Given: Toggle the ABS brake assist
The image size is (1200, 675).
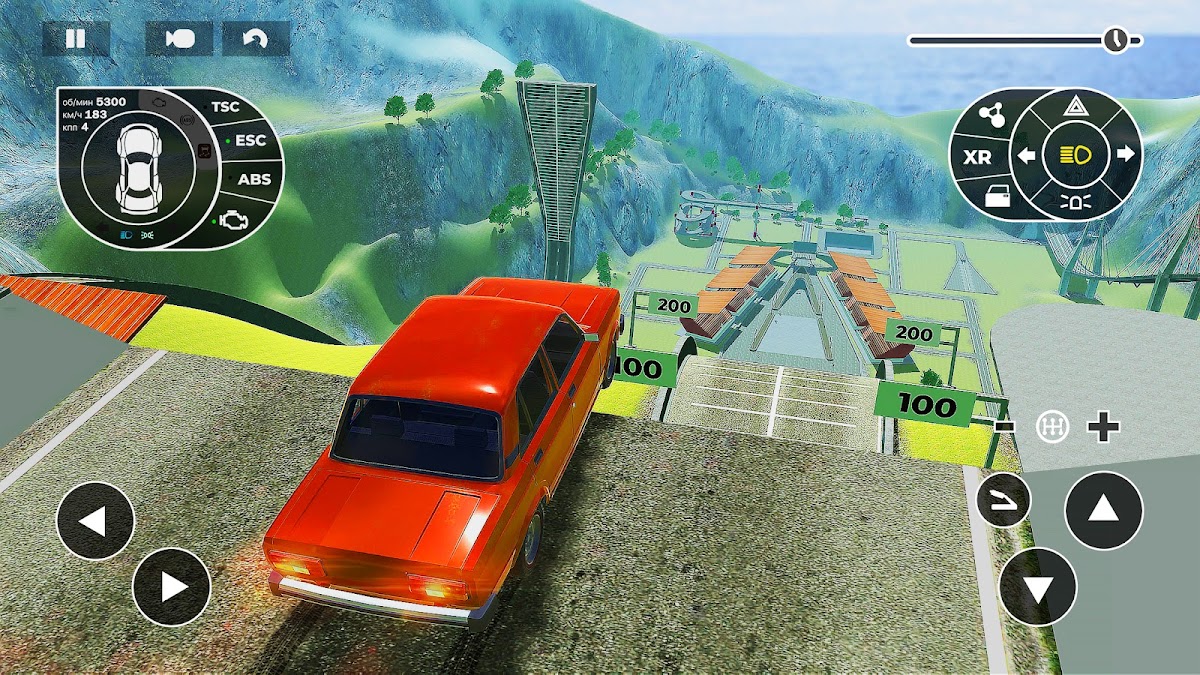Looking at the screenshot, I should coord(252,180).
